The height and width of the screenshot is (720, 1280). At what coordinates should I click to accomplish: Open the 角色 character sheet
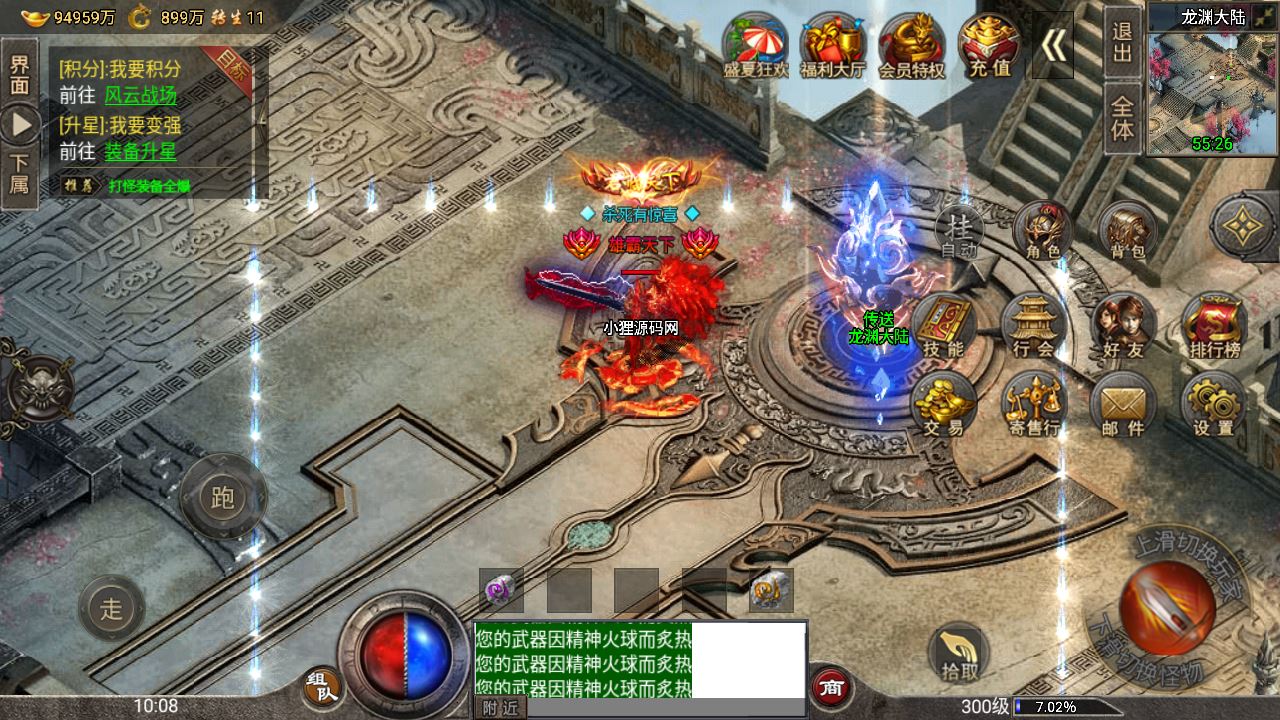pos(1042,234)
